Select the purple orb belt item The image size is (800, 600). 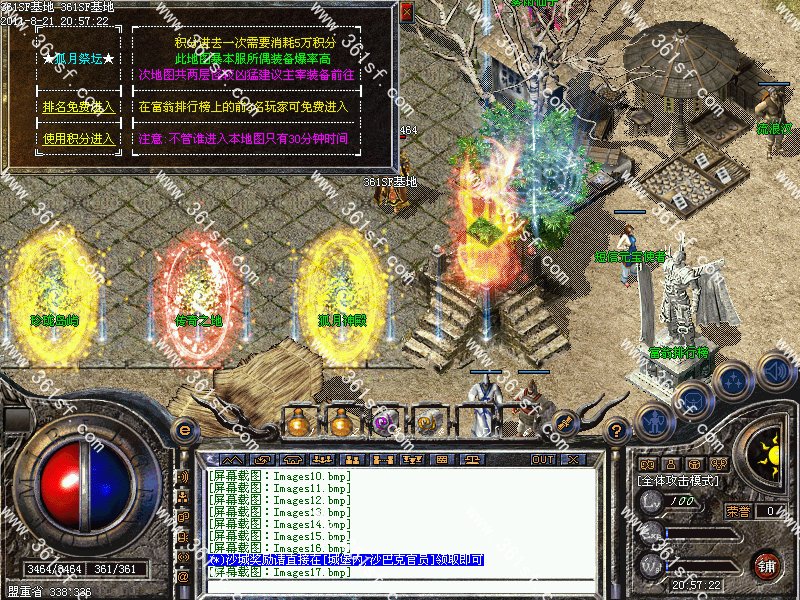click(383, 423)
